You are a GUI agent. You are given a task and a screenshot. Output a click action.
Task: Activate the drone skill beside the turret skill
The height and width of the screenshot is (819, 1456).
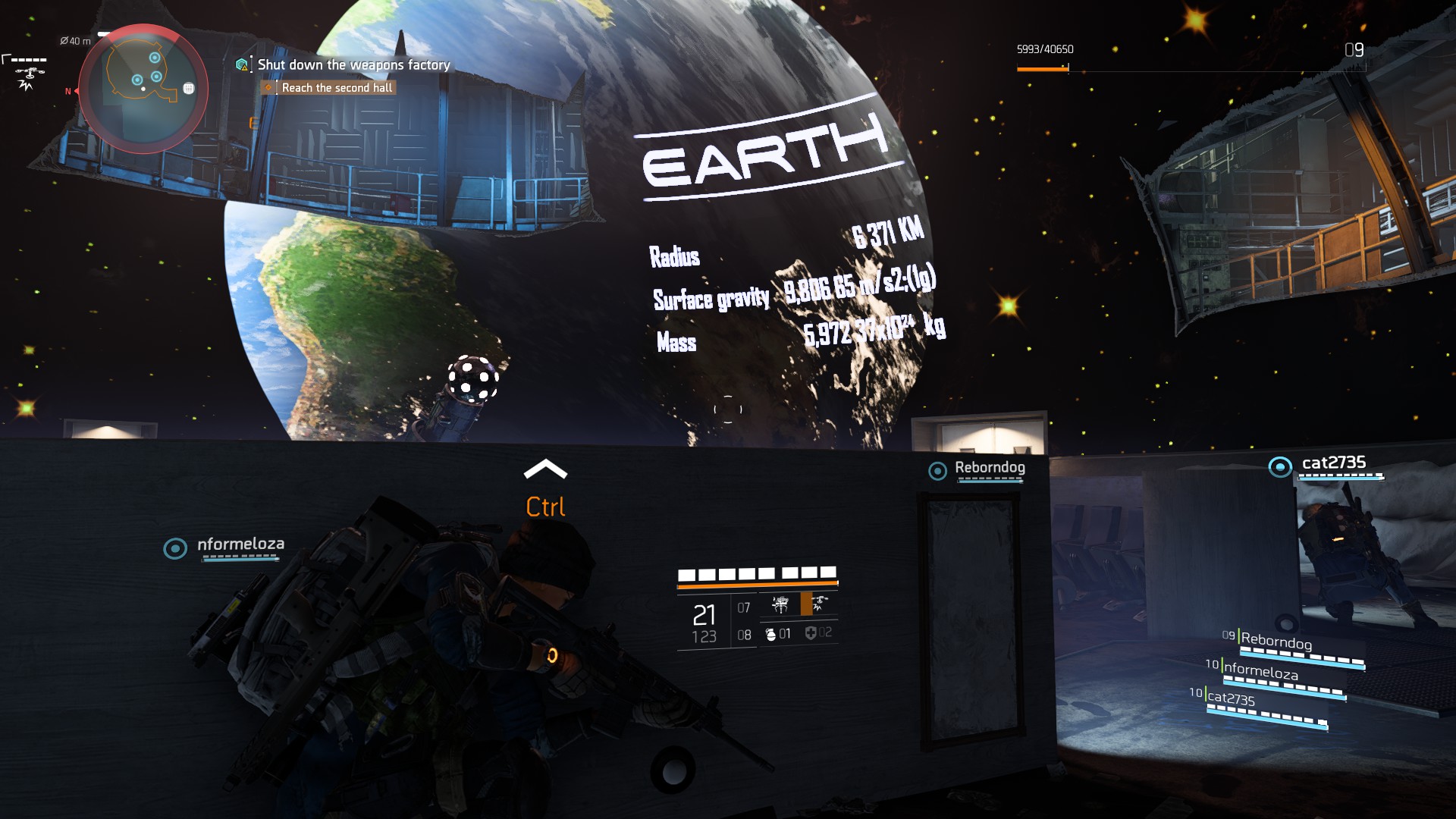tap(819, 604)
